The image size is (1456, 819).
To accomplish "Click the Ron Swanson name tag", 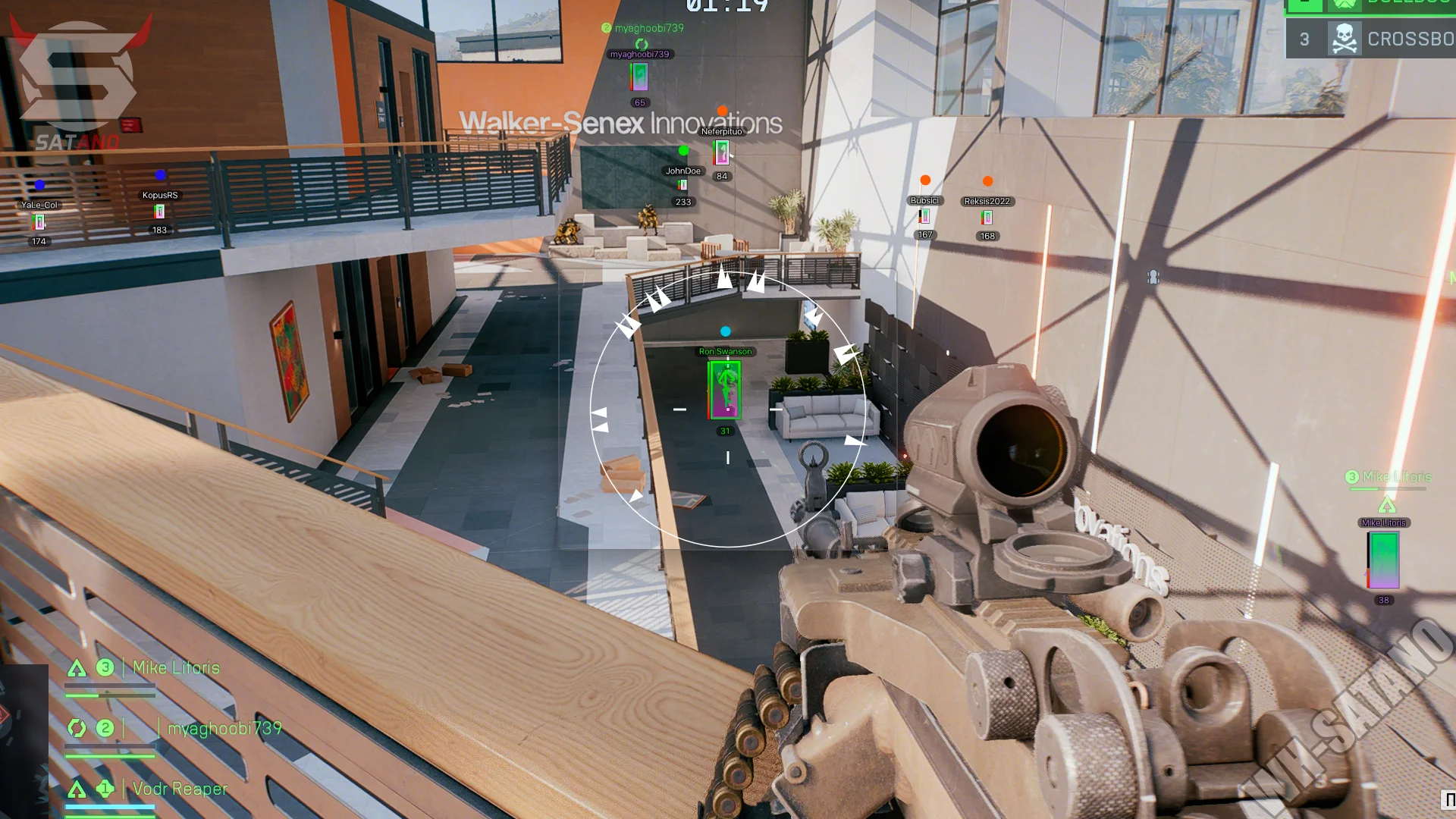I will click(x=725, y=352).
